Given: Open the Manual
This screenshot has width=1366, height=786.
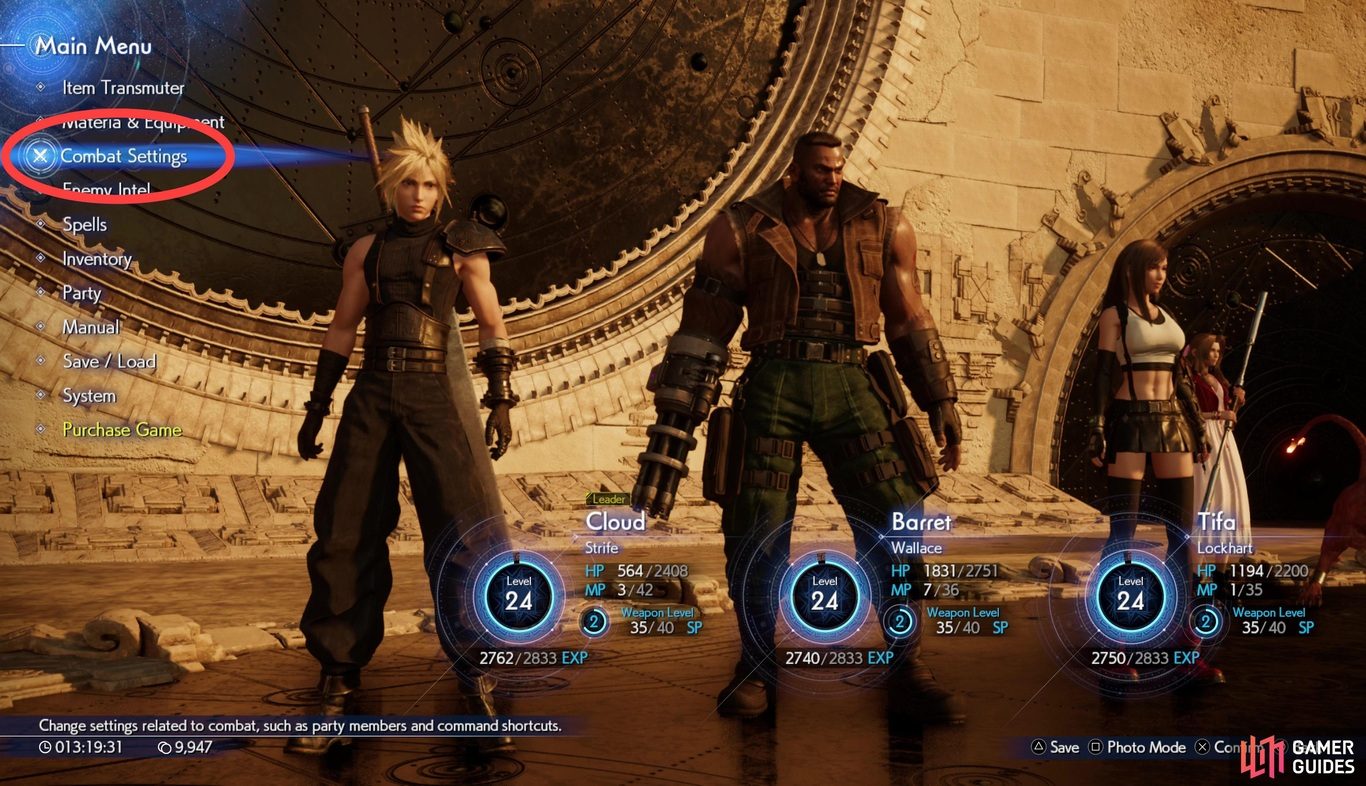Looking at the screenshot, I should 90,327.
